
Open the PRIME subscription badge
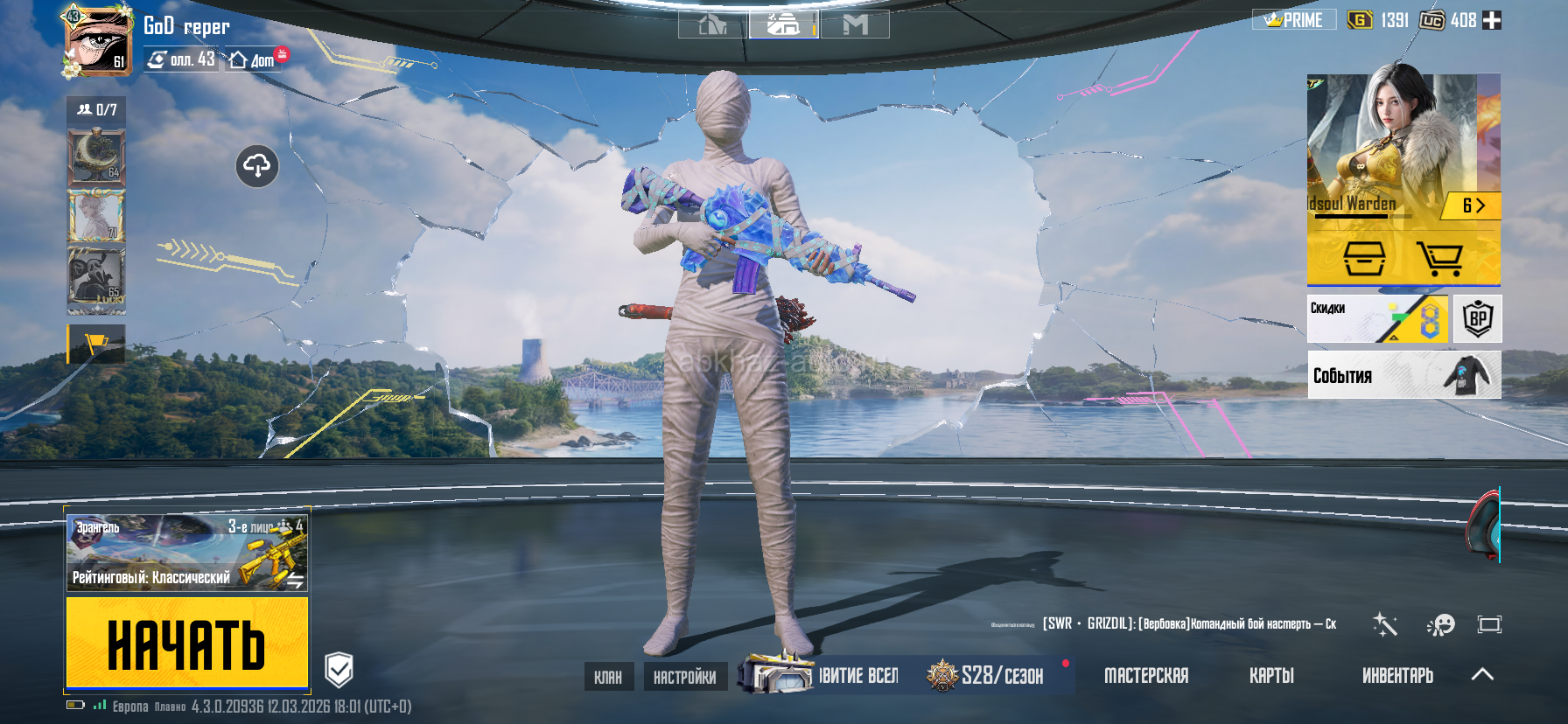click(x=1294, y=20)
